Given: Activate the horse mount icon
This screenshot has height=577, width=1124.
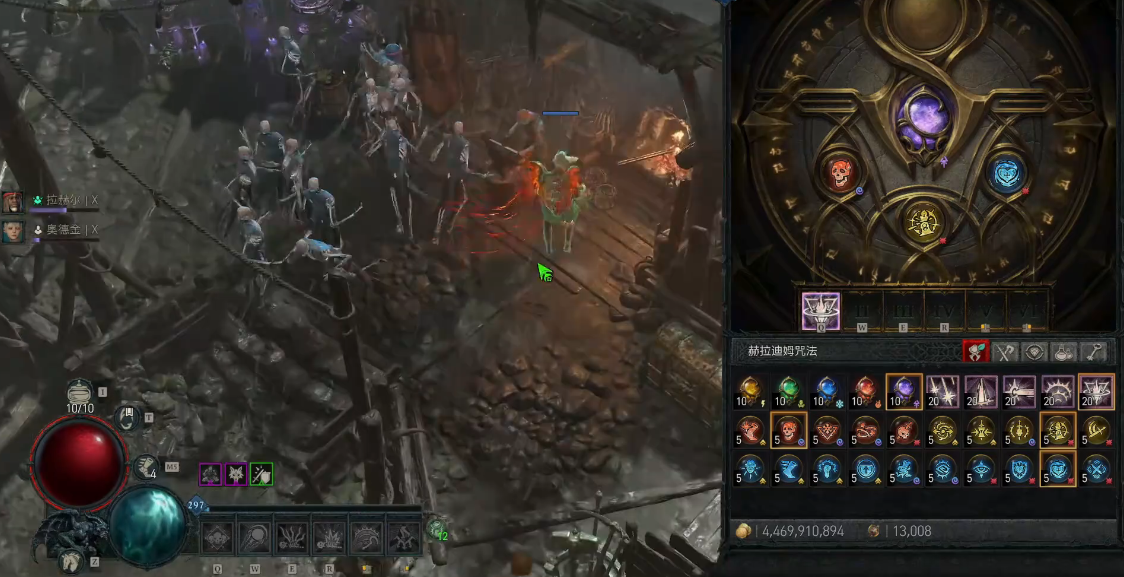Looking at the screenshot, I should [68, 562].
